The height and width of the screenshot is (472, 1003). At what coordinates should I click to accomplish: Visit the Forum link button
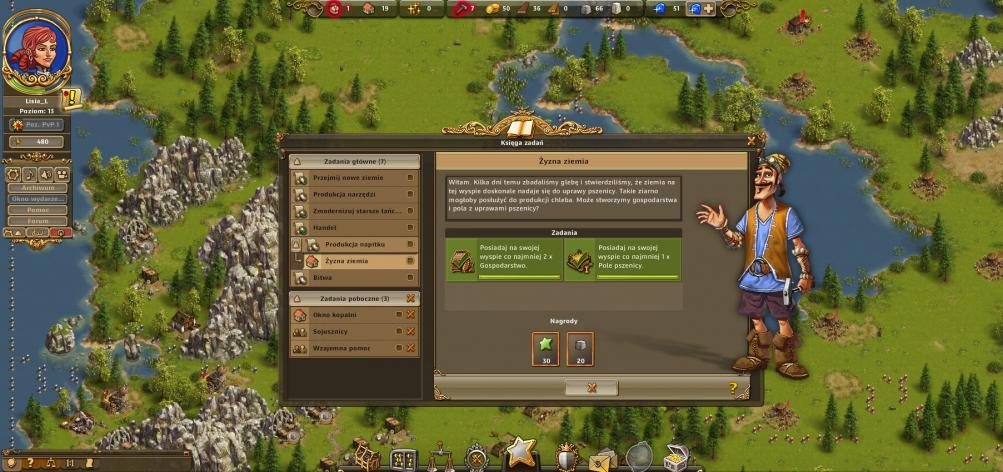pos(37,221)
